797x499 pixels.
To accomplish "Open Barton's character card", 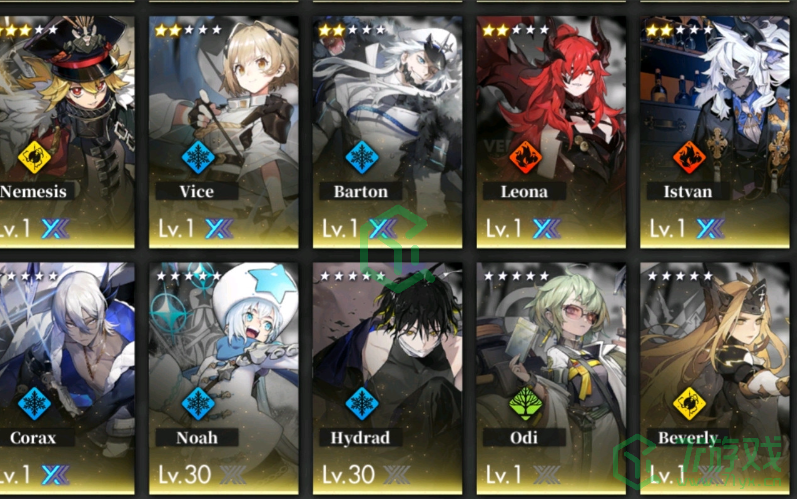I will click(387, 130).
